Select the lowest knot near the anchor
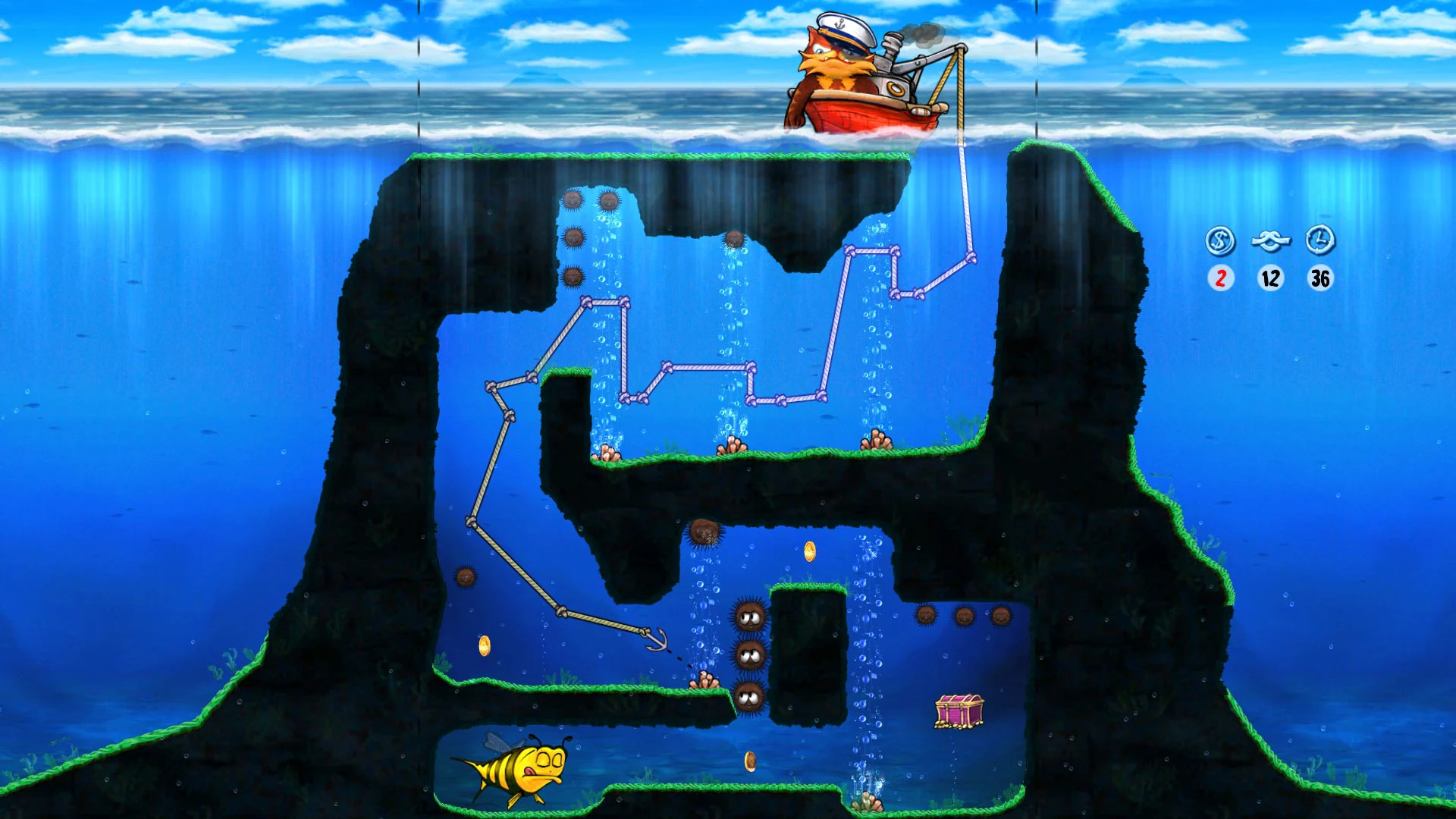The height and width of the screenshot is (819, 1456). point(645,632)
